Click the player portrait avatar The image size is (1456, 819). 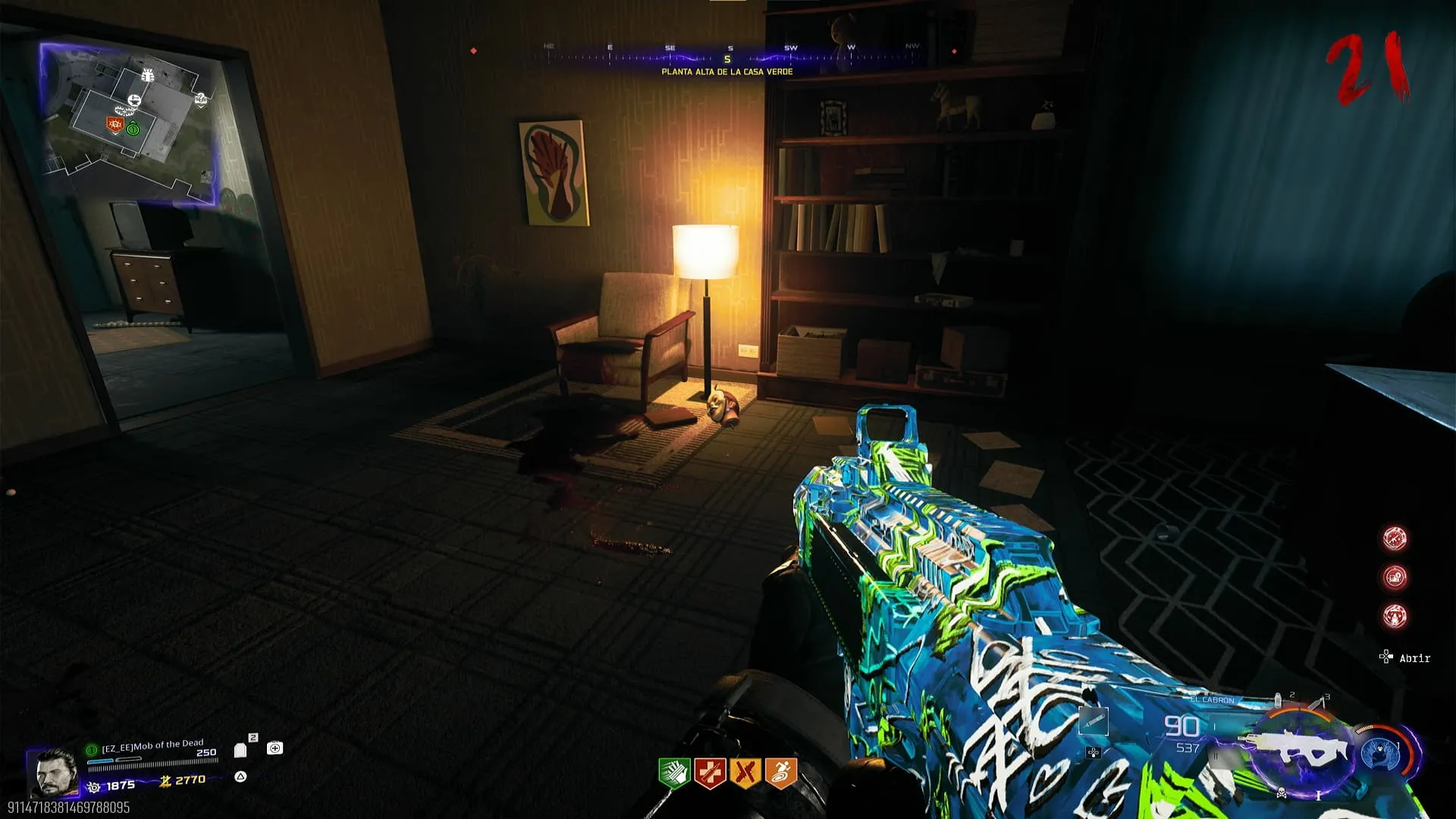point(55,772)
